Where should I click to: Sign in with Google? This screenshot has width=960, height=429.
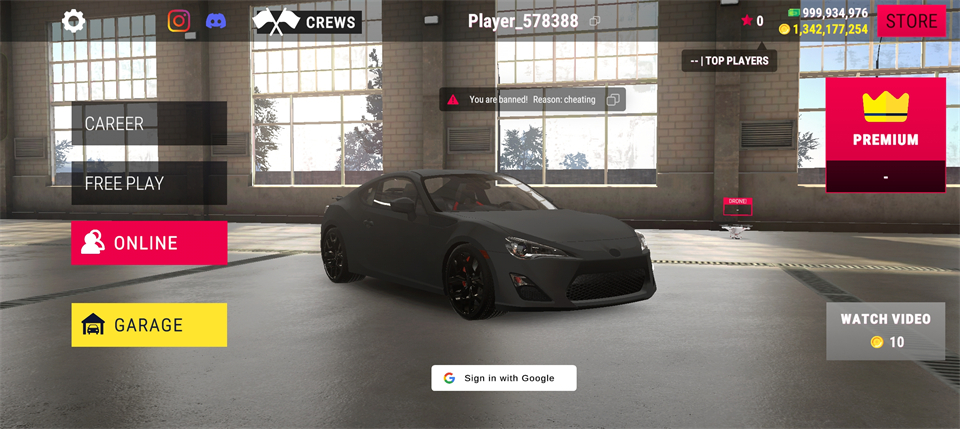tap(504, 378)
